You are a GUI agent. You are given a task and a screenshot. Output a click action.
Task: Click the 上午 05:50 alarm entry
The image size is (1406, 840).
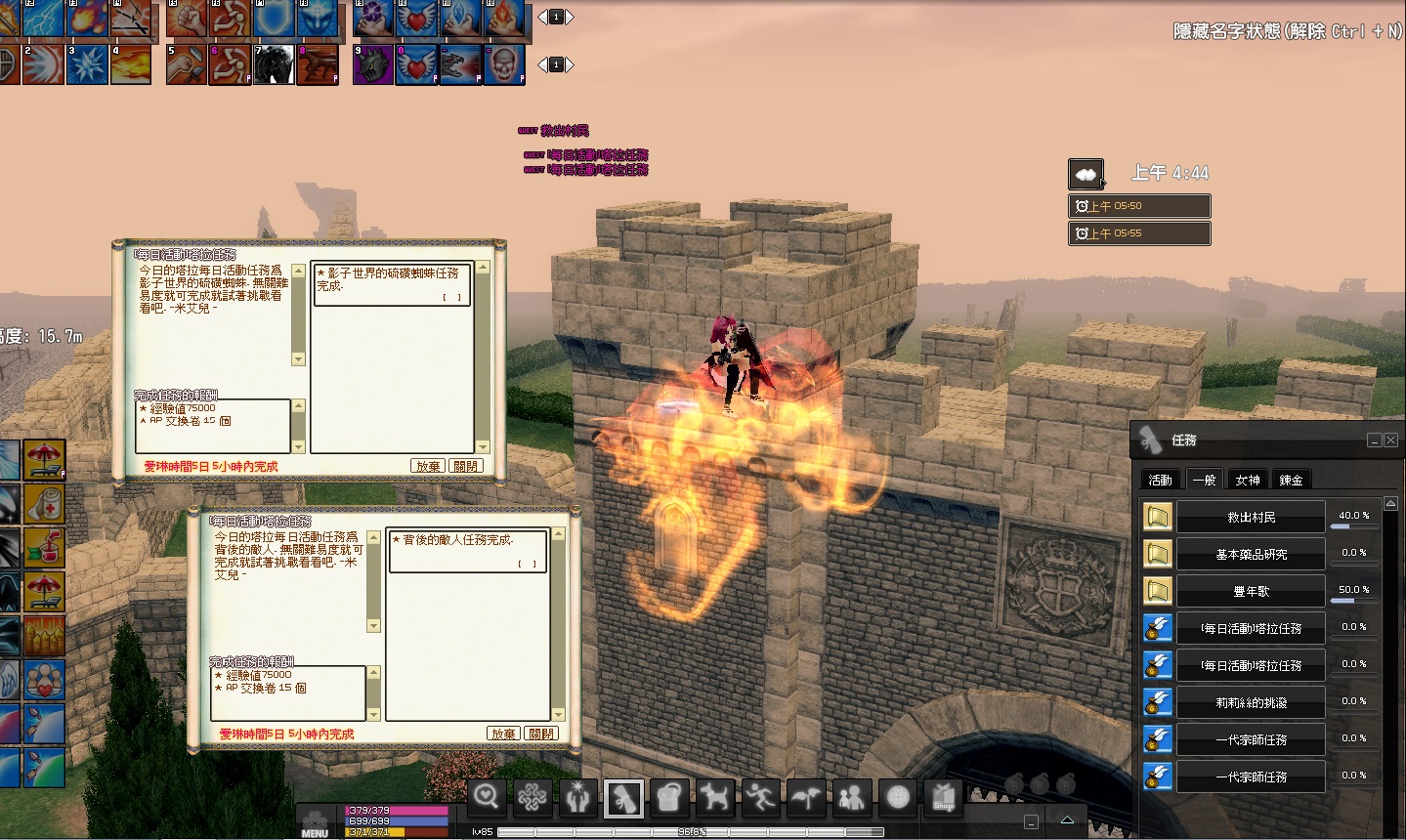1139,206
